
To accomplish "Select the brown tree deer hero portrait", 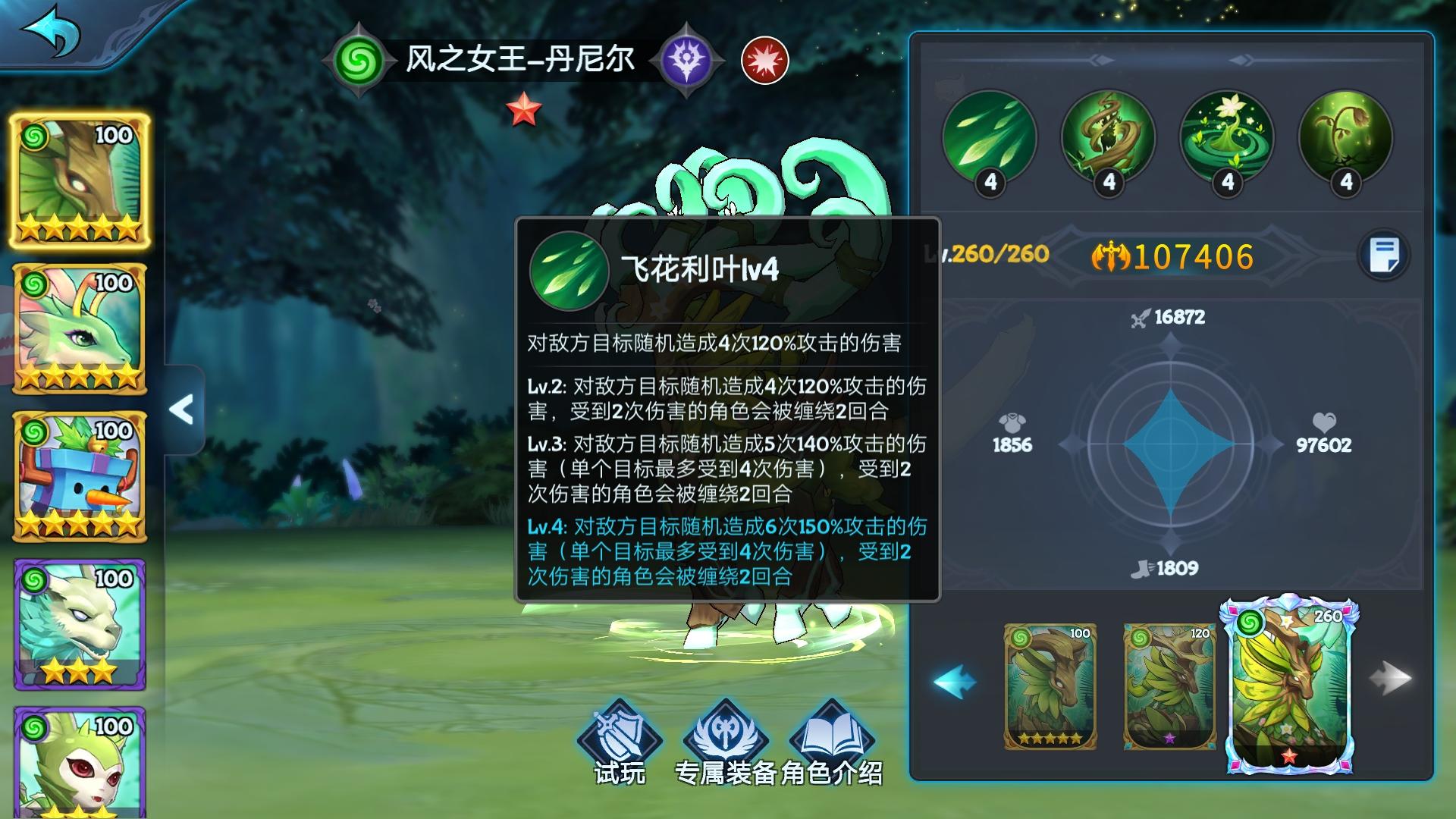I will [80, 180].
